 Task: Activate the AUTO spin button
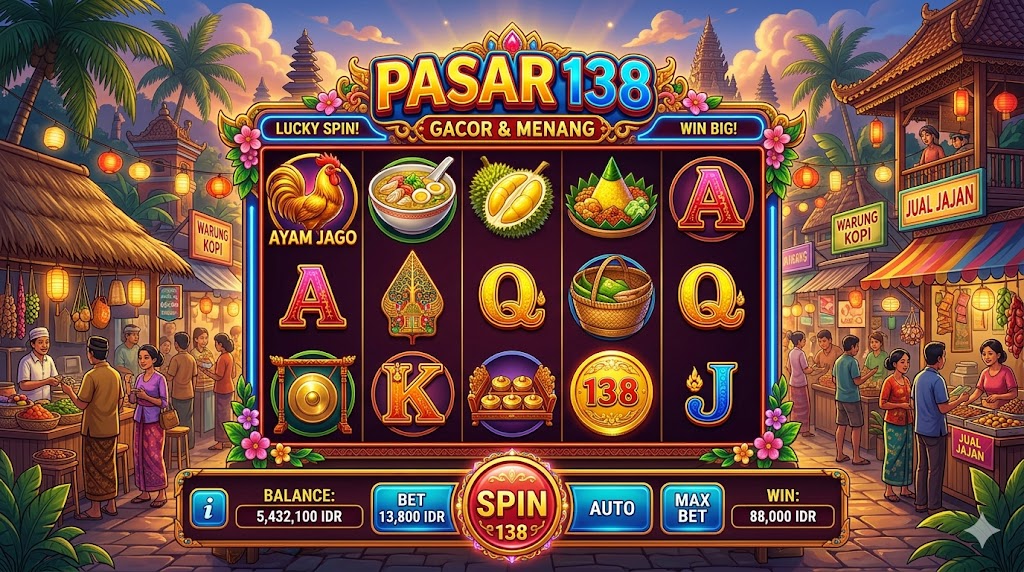point(611,508)
